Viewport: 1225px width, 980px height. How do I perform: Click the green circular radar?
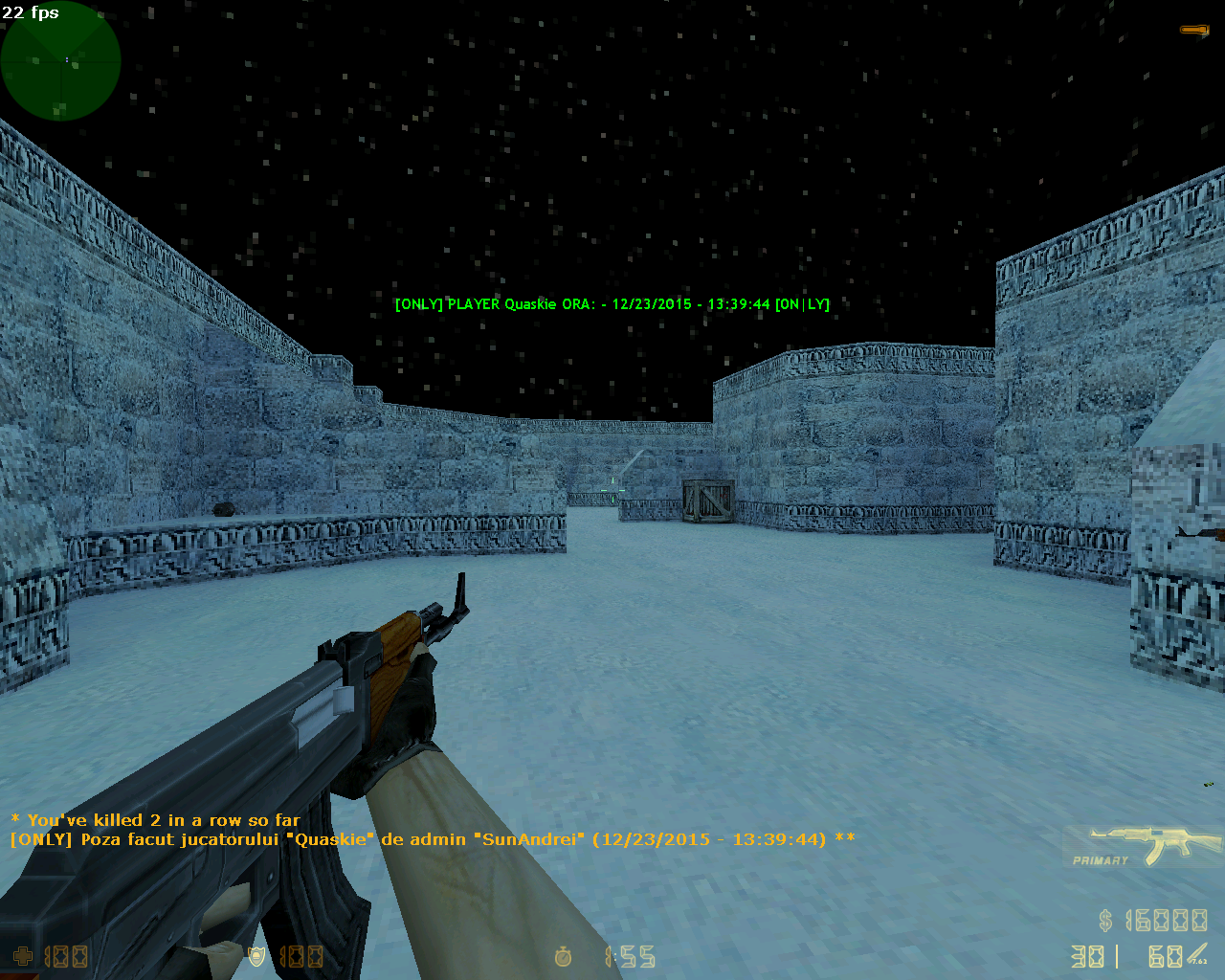60,60
